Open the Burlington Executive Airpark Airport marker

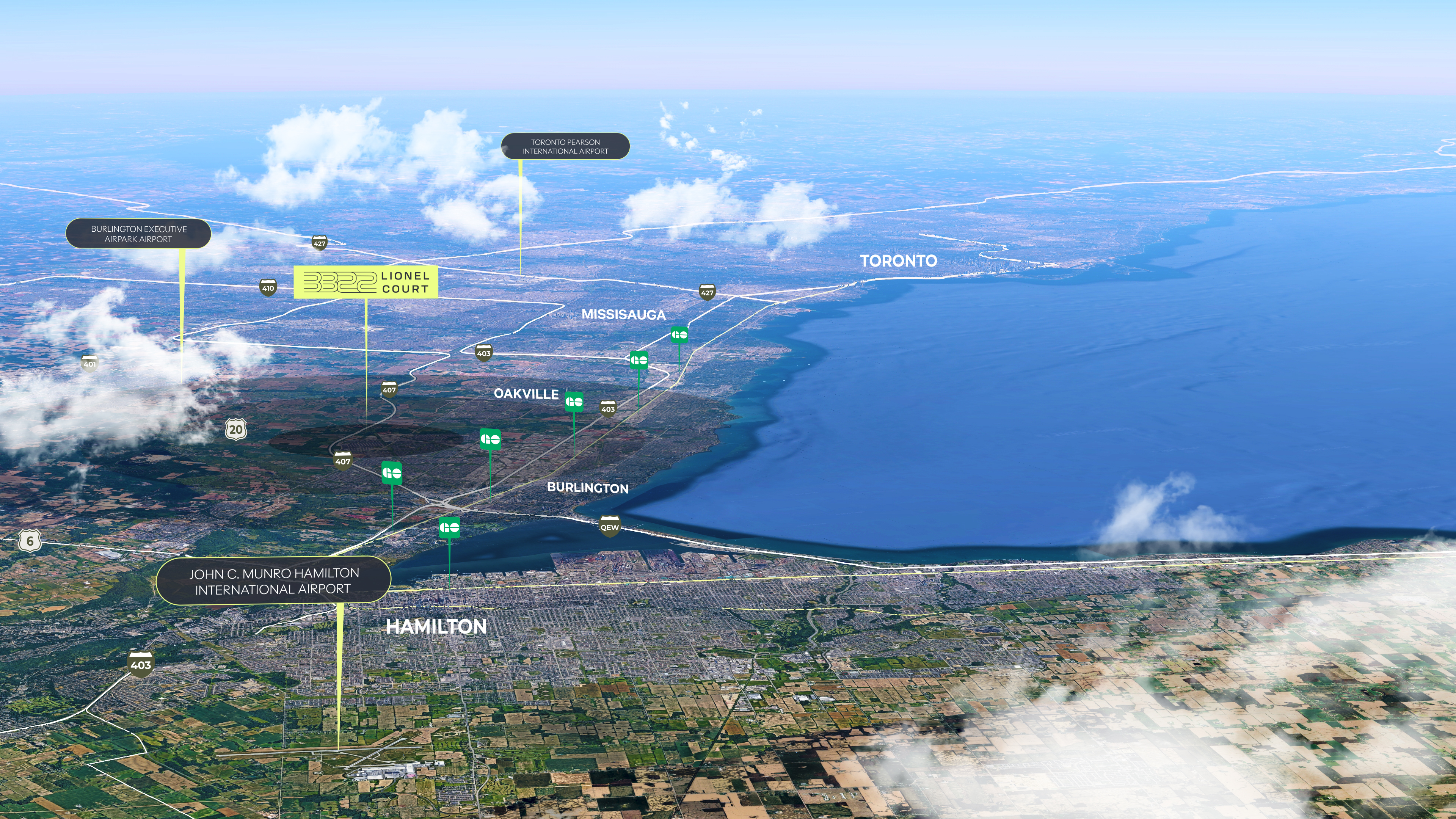[138, 234]
